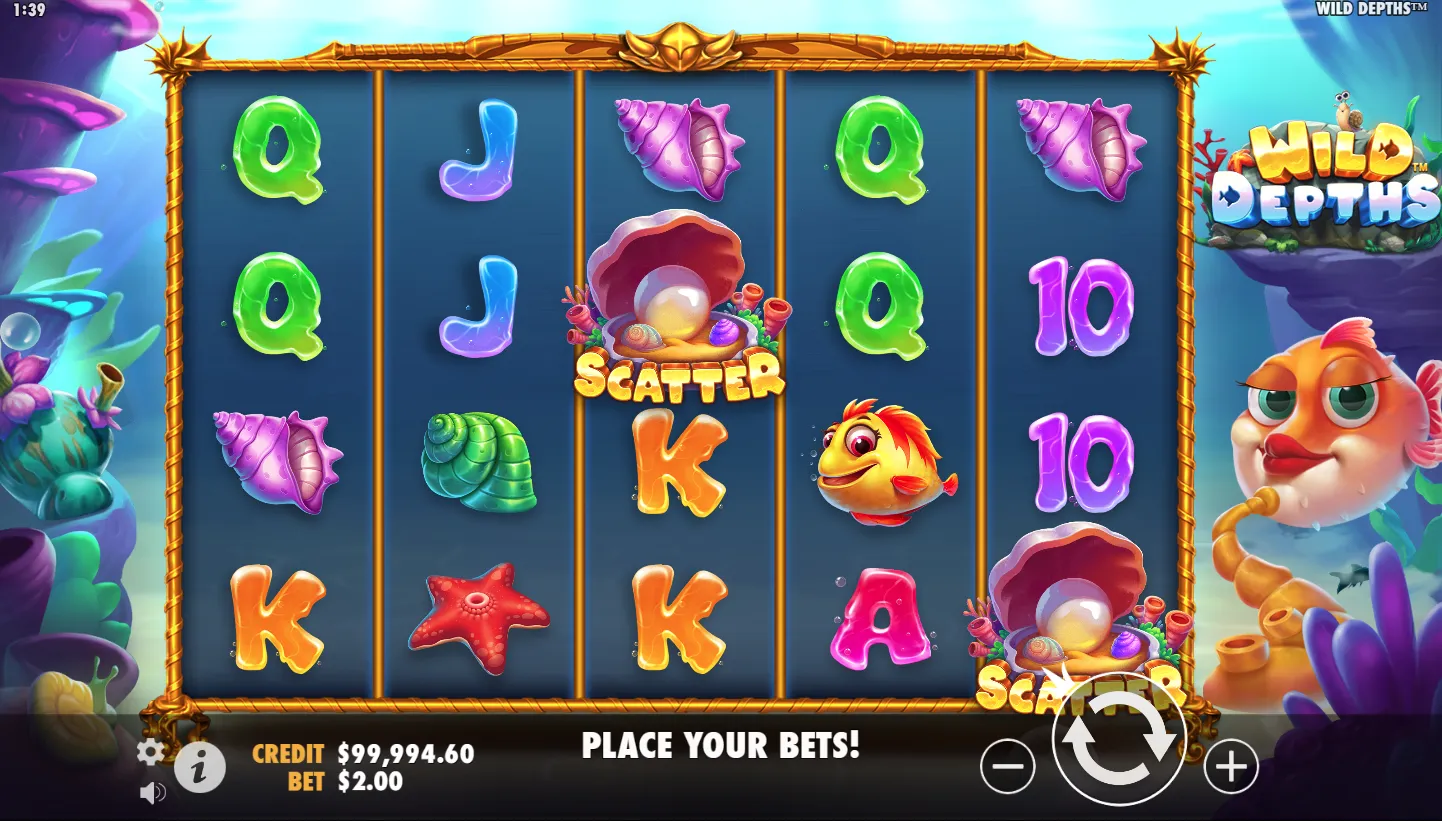Screen dimensions: 1442x821
Task: Toggle the sound speaker icon
Action: point(152,794)
